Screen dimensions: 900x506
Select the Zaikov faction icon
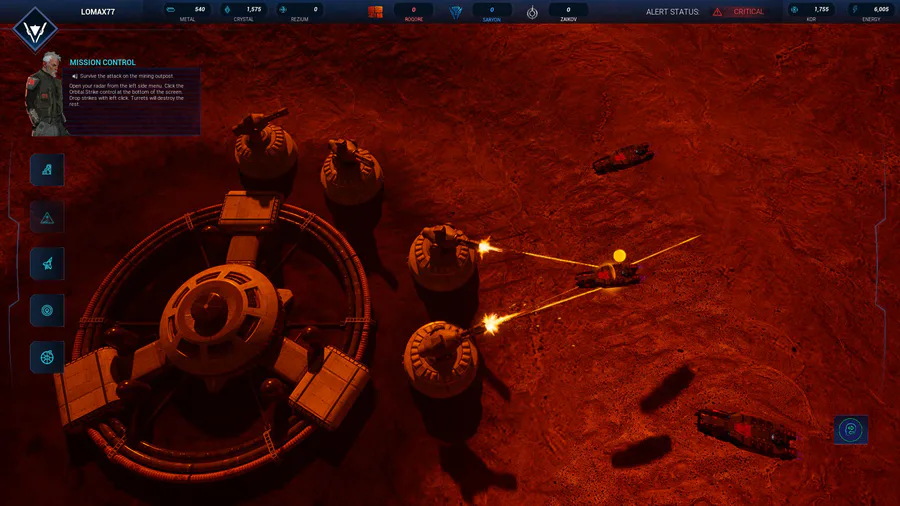[x=532, y=12]
